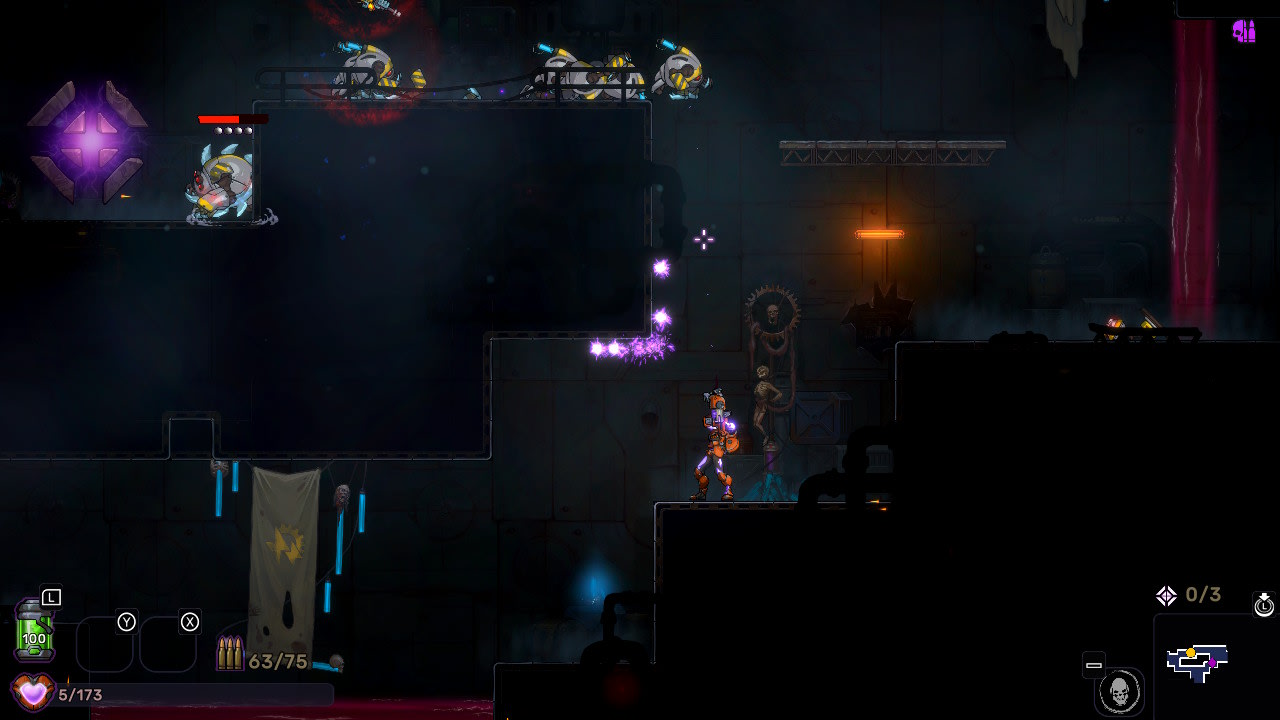Click the pink skull and bullets icon top right
The height and width of the screenshot is (720, 1280).
coord(1245,32)
